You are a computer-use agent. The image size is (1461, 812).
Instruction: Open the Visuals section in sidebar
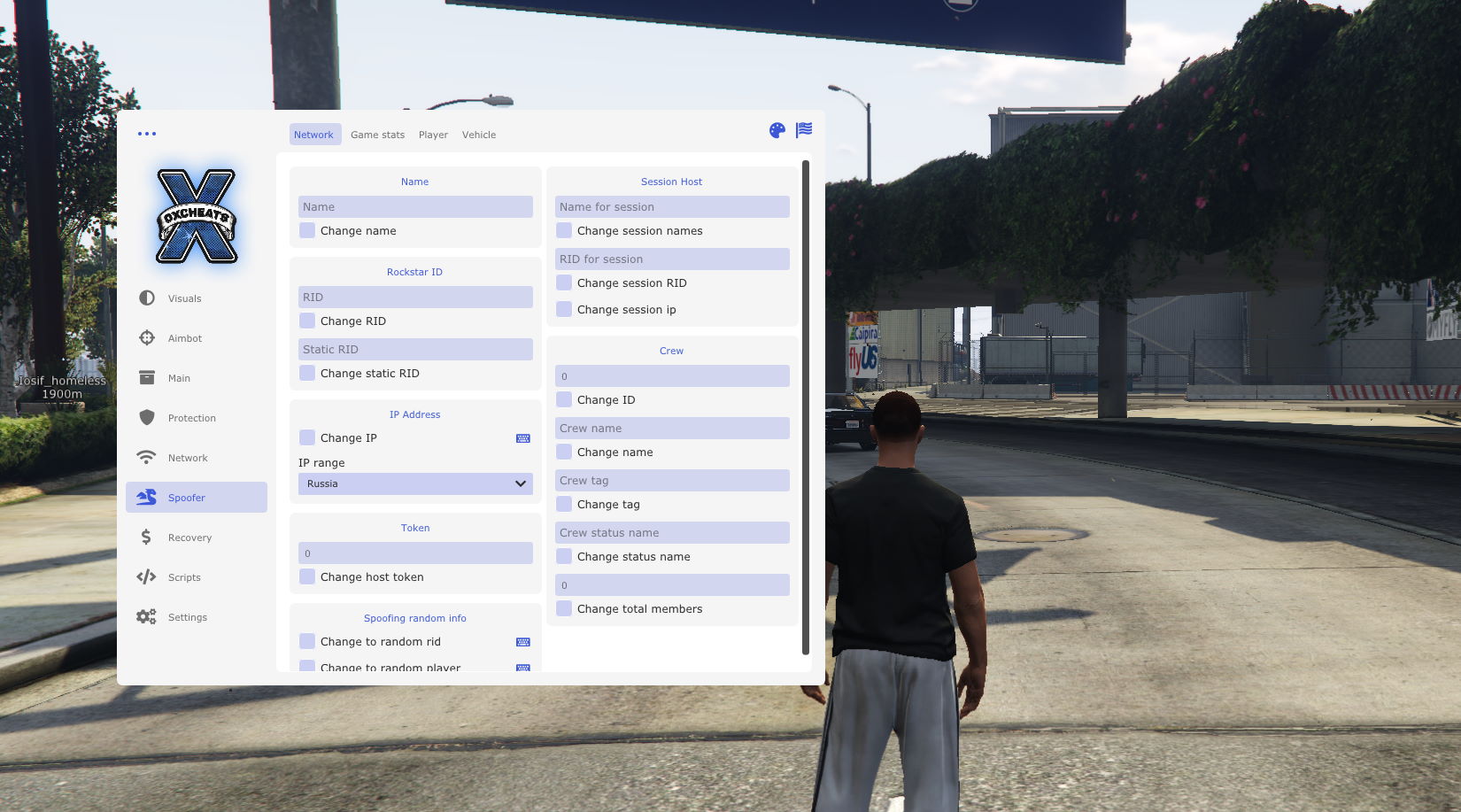(184, 298)
